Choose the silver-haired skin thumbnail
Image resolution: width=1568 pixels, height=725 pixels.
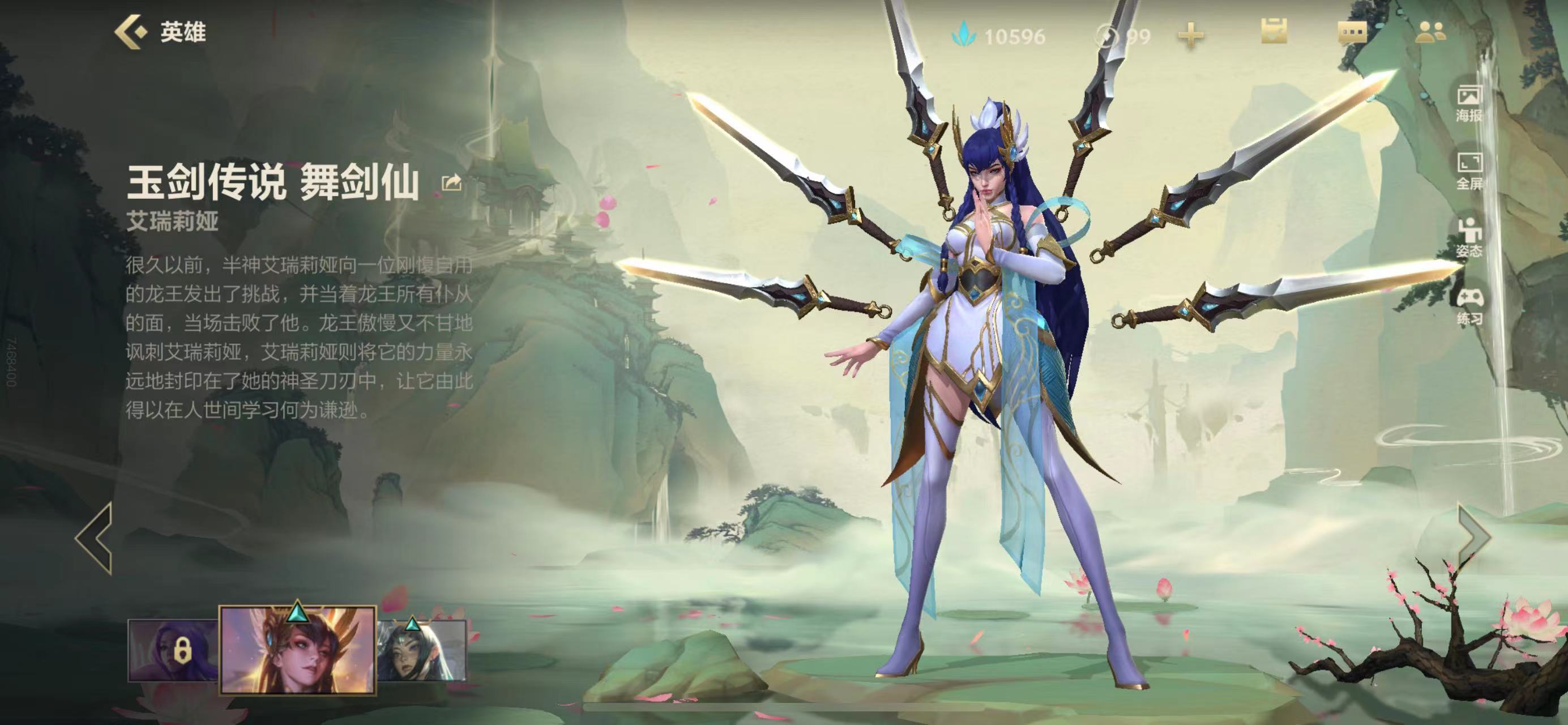tap(421, 650)
